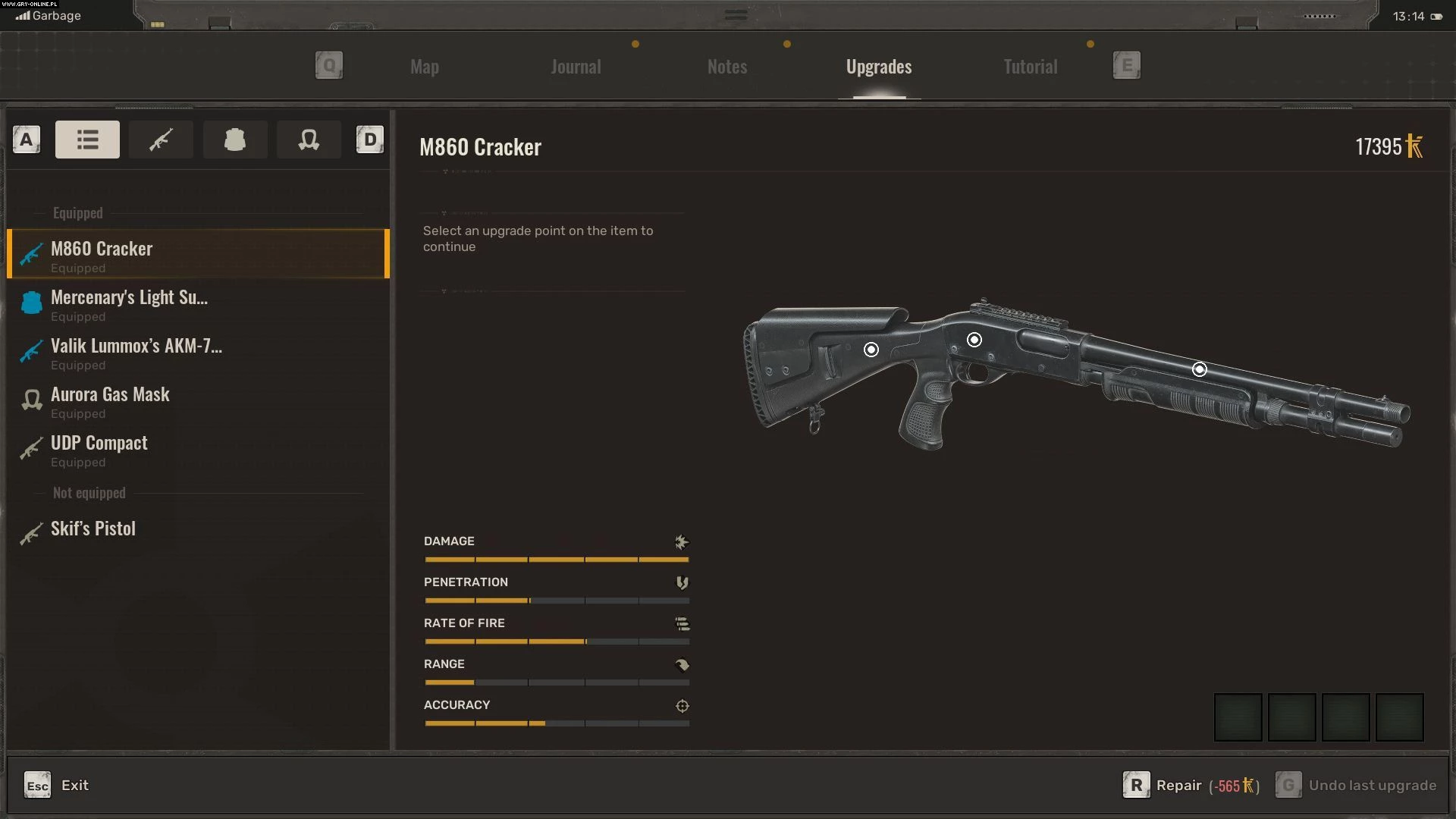Exit the upgrades screen
Viewport: 1456px width, 819px height.
click(57, 785)
